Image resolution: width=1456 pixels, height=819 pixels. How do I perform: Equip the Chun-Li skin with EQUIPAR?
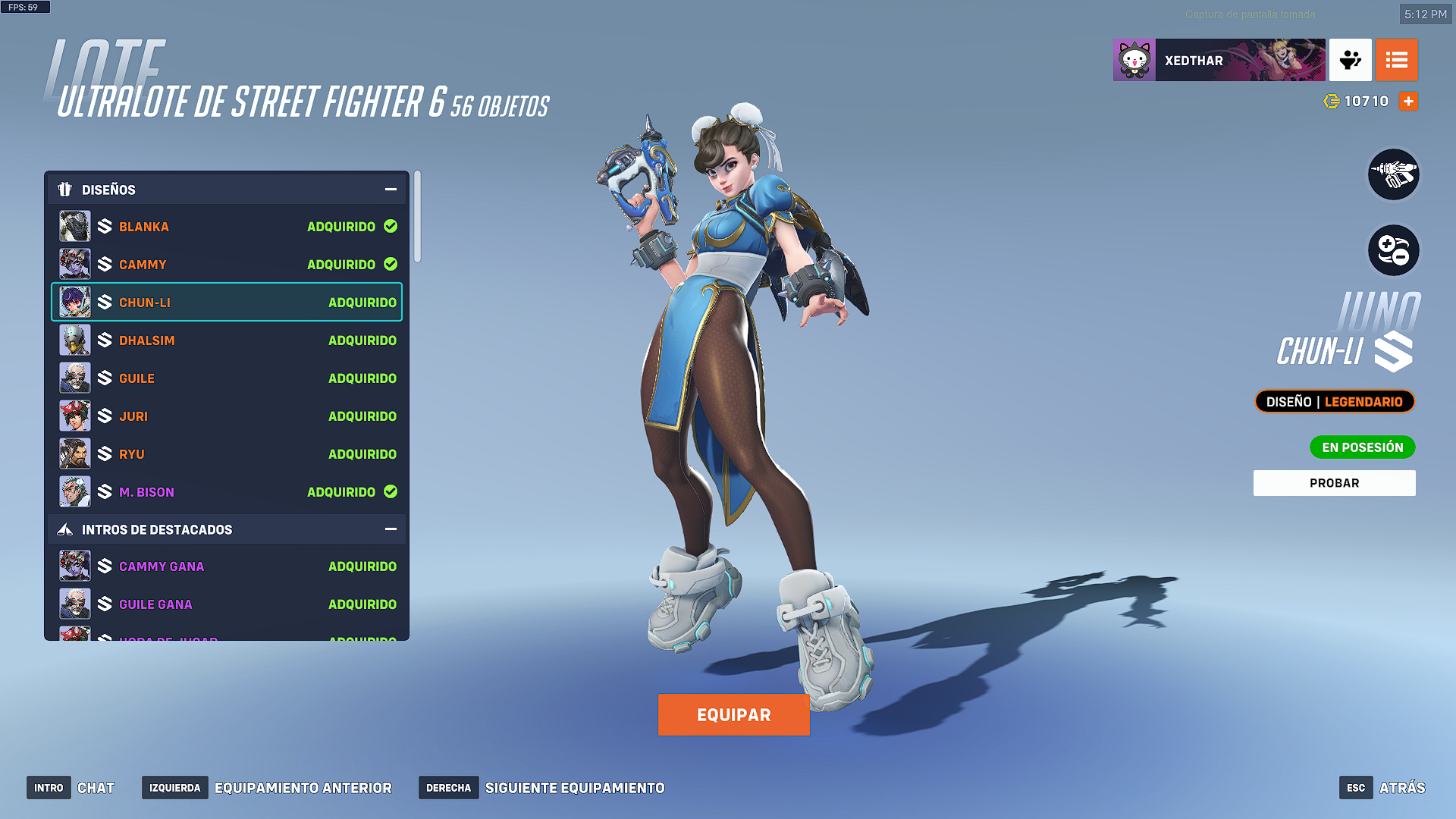coord(733,714)
